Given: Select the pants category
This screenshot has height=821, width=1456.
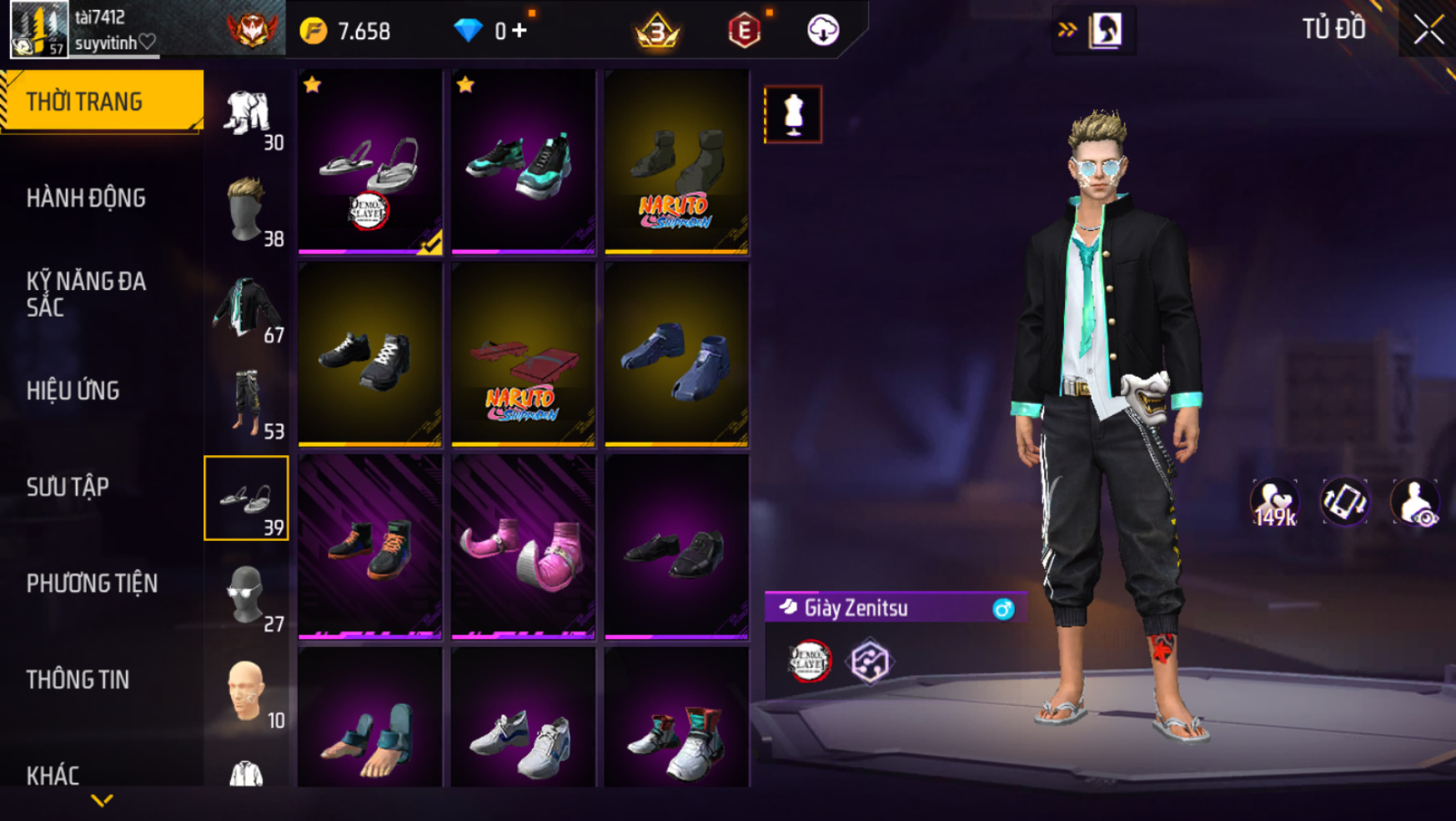Looking at the screenshot, I should tap(247, 403).
